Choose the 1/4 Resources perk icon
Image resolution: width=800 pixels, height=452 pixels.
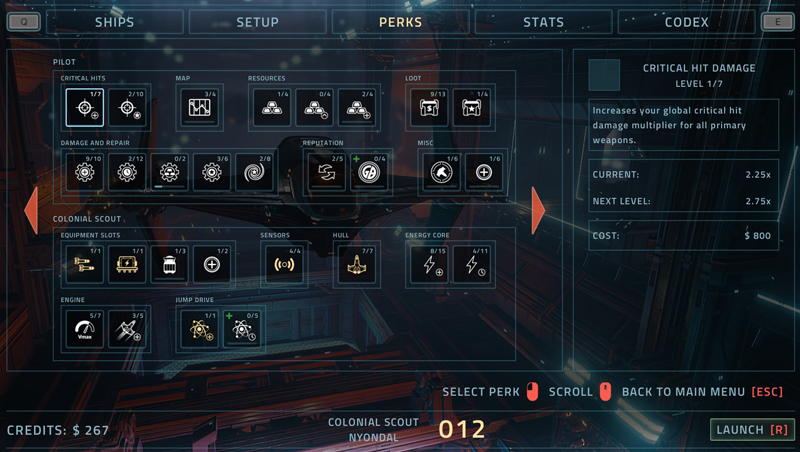tap(271, 108)
